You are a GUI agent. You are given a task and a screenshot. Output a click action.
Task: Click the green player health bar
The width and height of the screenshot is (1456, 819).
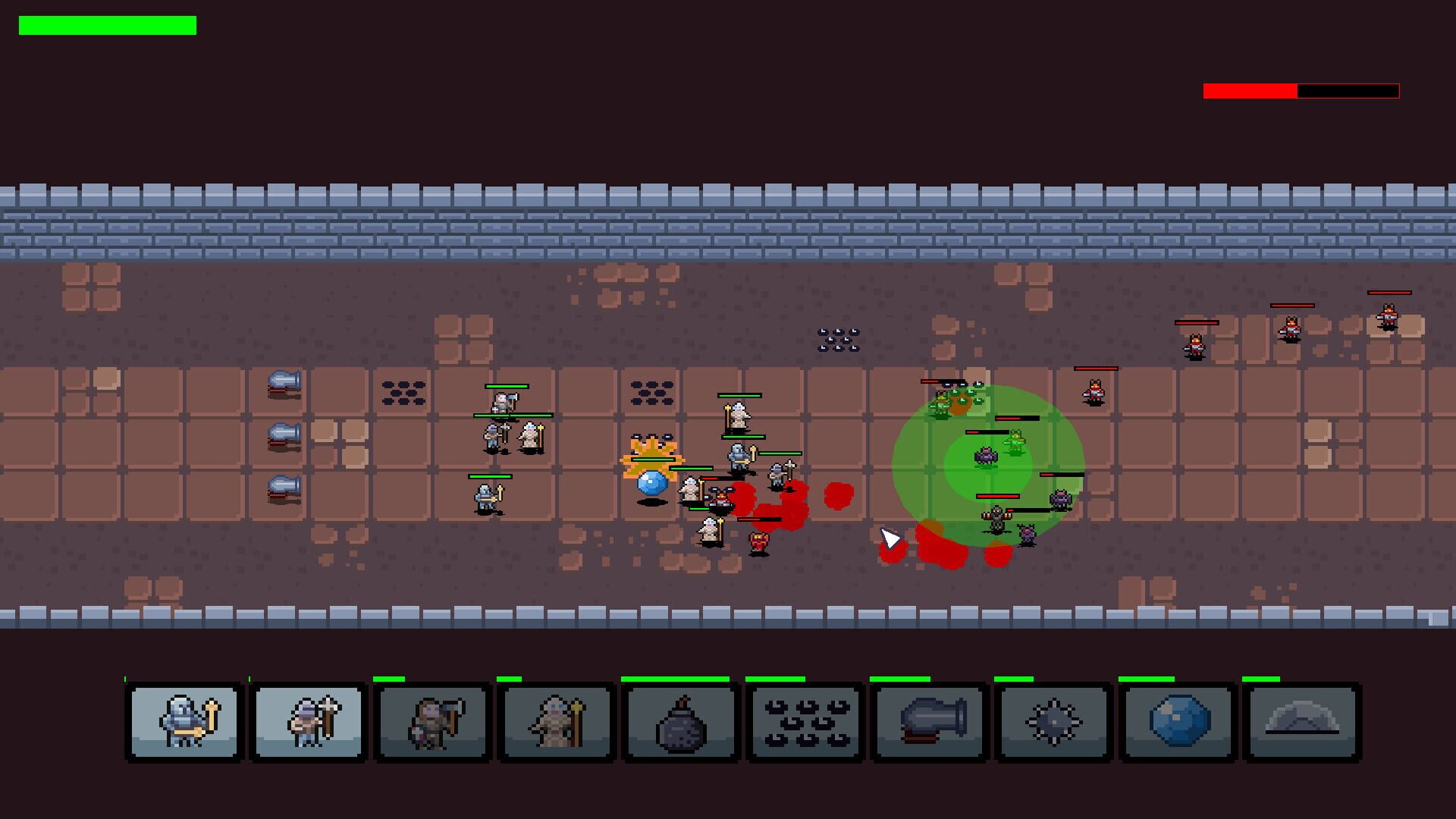click(106, 27)
